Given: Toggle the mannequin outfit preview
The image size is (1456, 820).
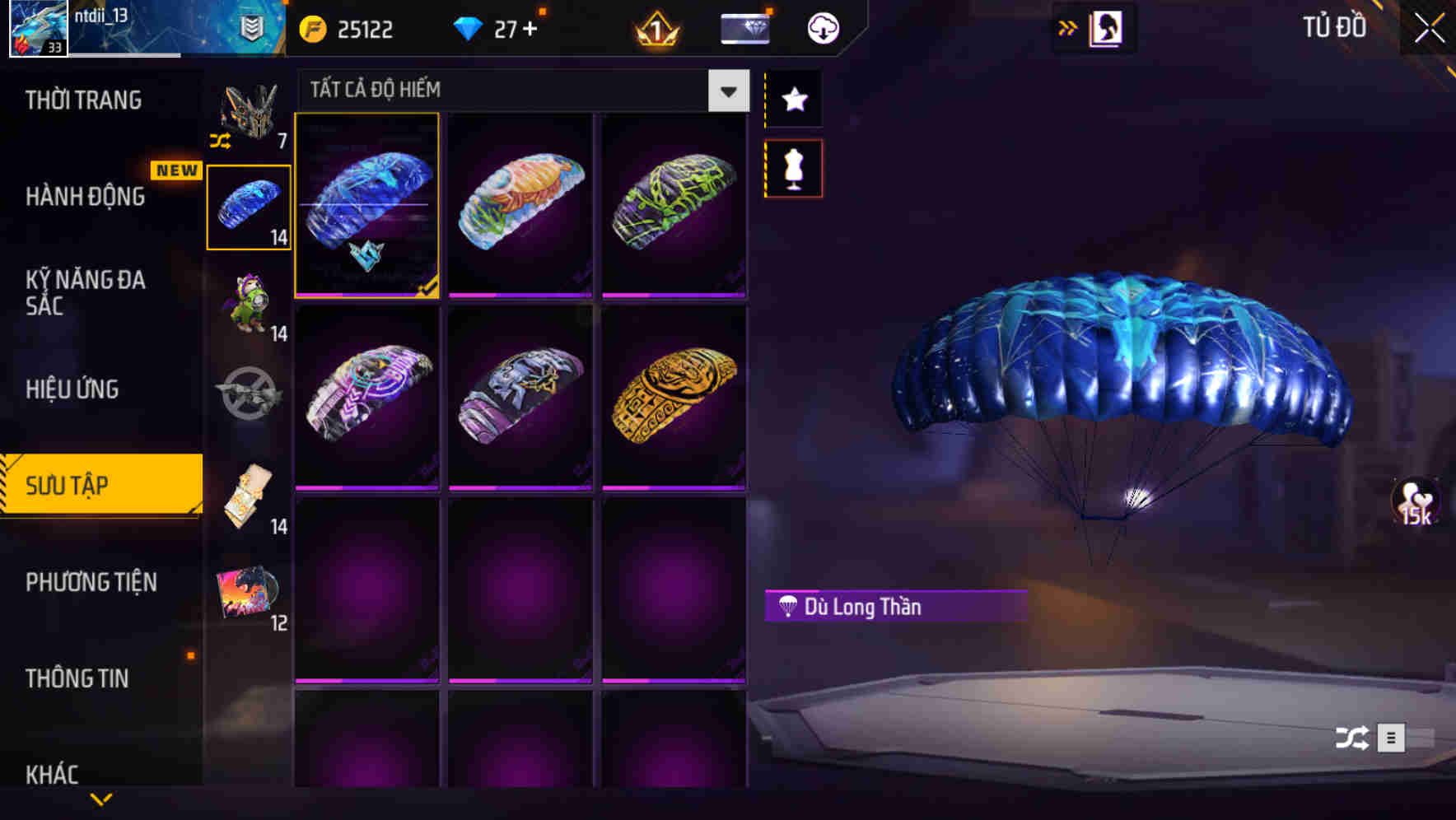Looking at the screenshot, I should tap(793, 167).
